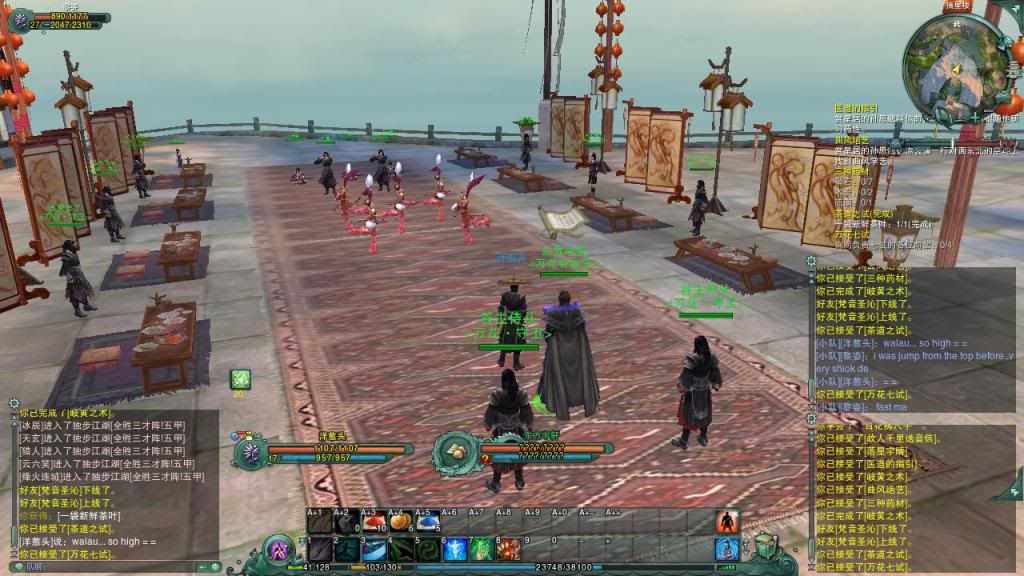The image size is (1024, 576).
Task: Open the green jade box menu icon
Action: point(765,546)
